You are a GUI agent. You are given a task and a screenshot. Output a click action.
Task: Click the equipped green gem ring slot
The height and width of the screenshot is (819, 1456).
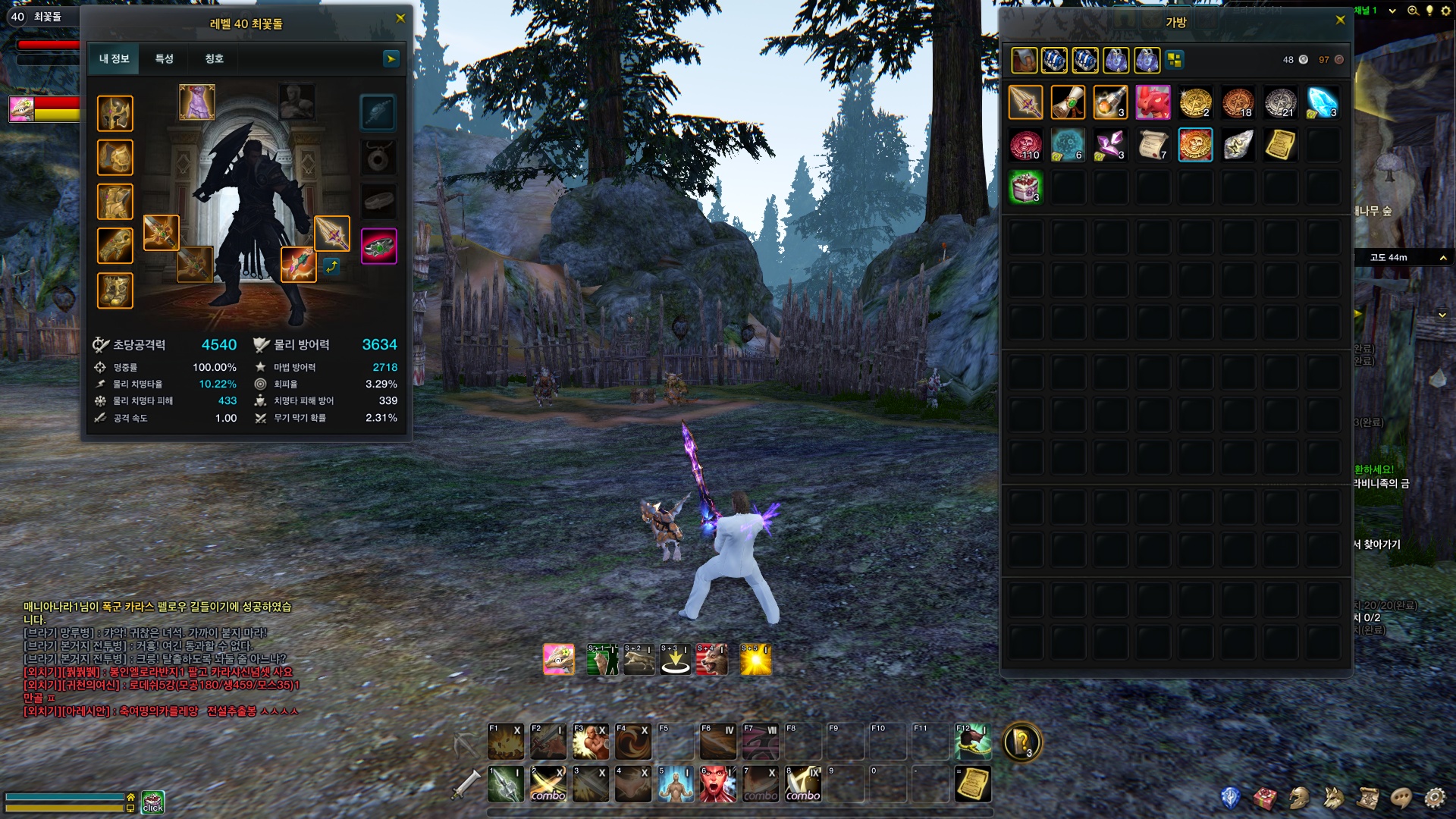378,246
